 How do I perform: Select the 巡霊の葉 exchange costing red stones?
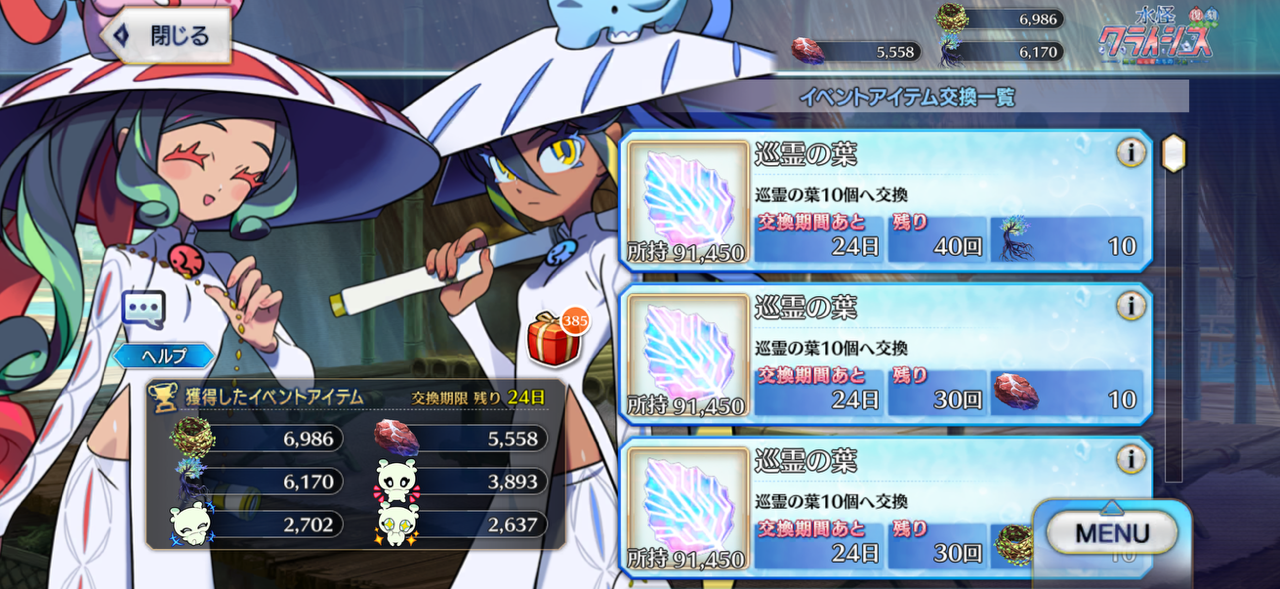click(x=885, y=355)
